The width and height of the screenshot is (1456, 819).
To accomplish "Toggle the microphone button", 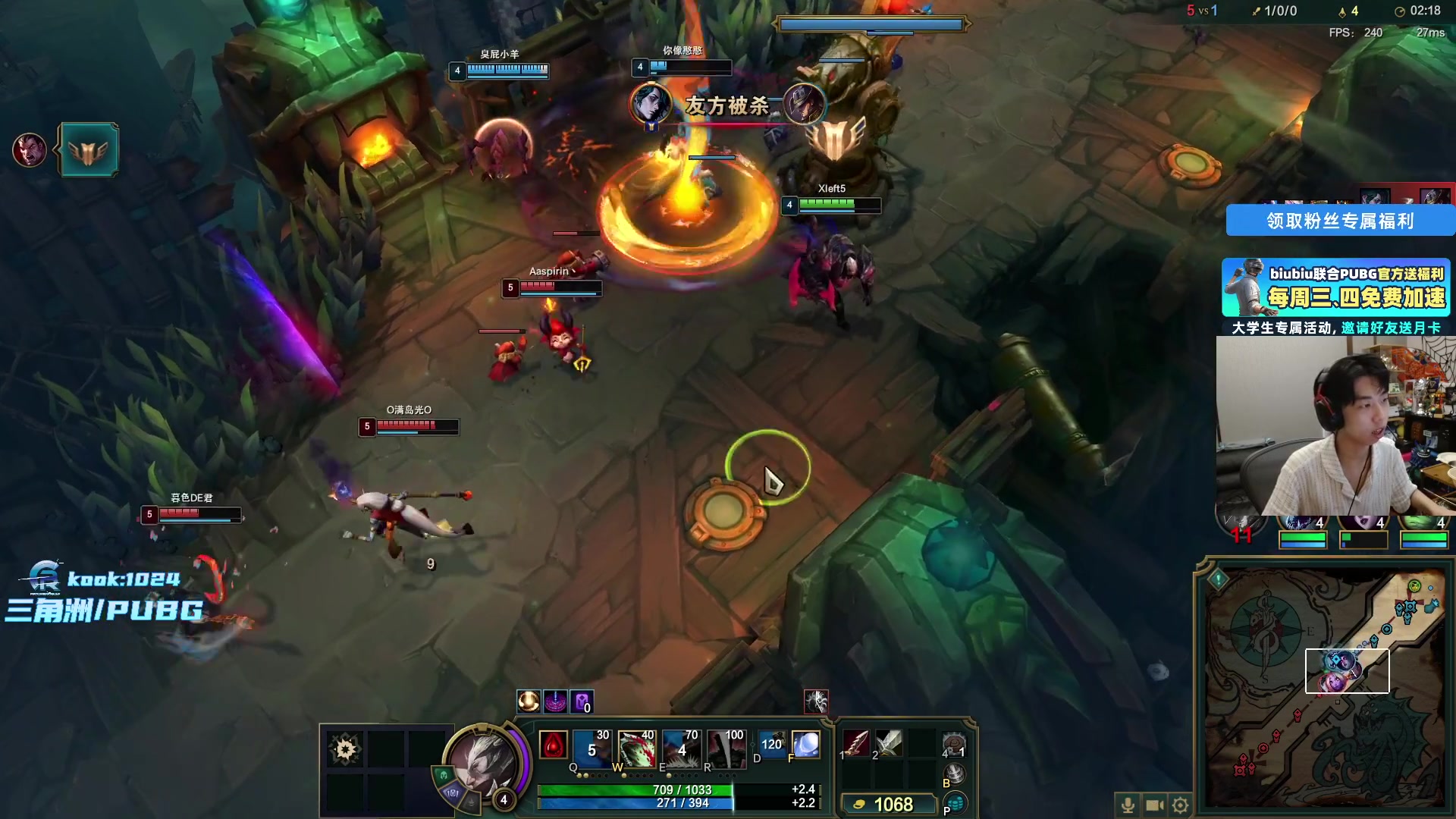I will (x=1128, y=805).
